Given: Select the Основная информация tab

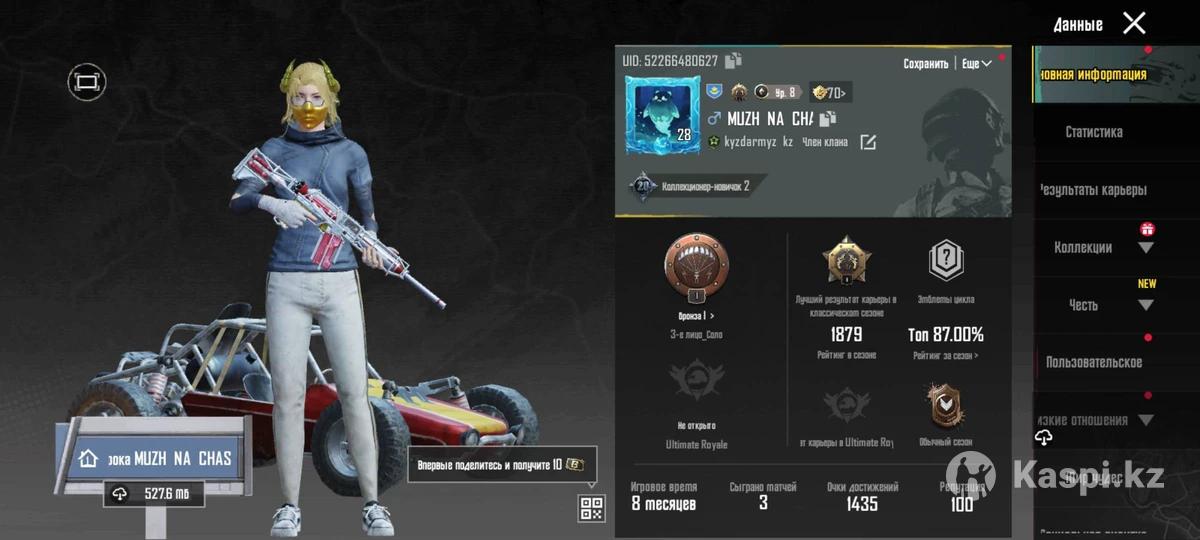Looking at the screenshot, I should click(1094, 74).
